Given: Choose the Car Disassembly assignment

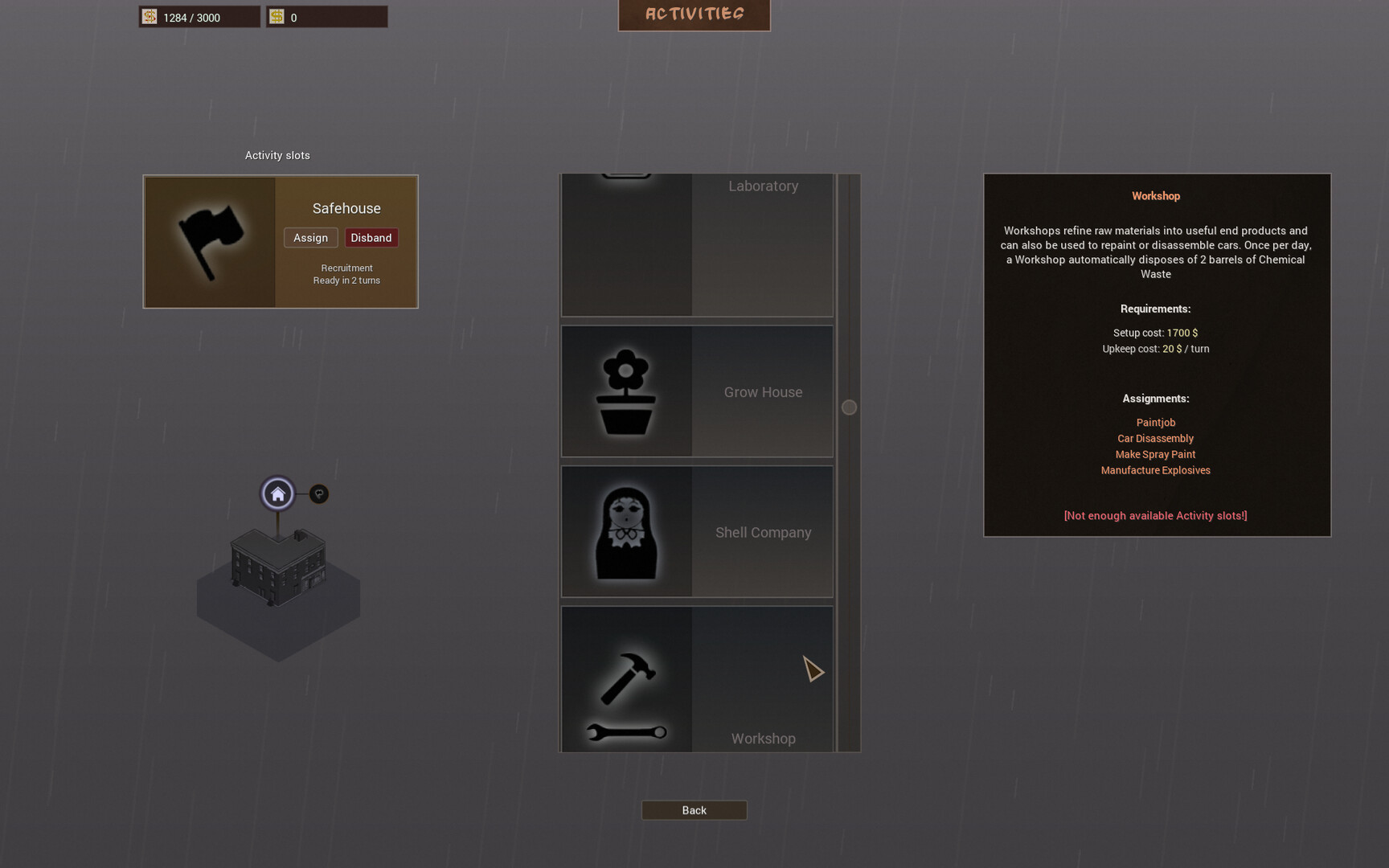Looking at the screenshot, I should click(x=1155, y=438).
